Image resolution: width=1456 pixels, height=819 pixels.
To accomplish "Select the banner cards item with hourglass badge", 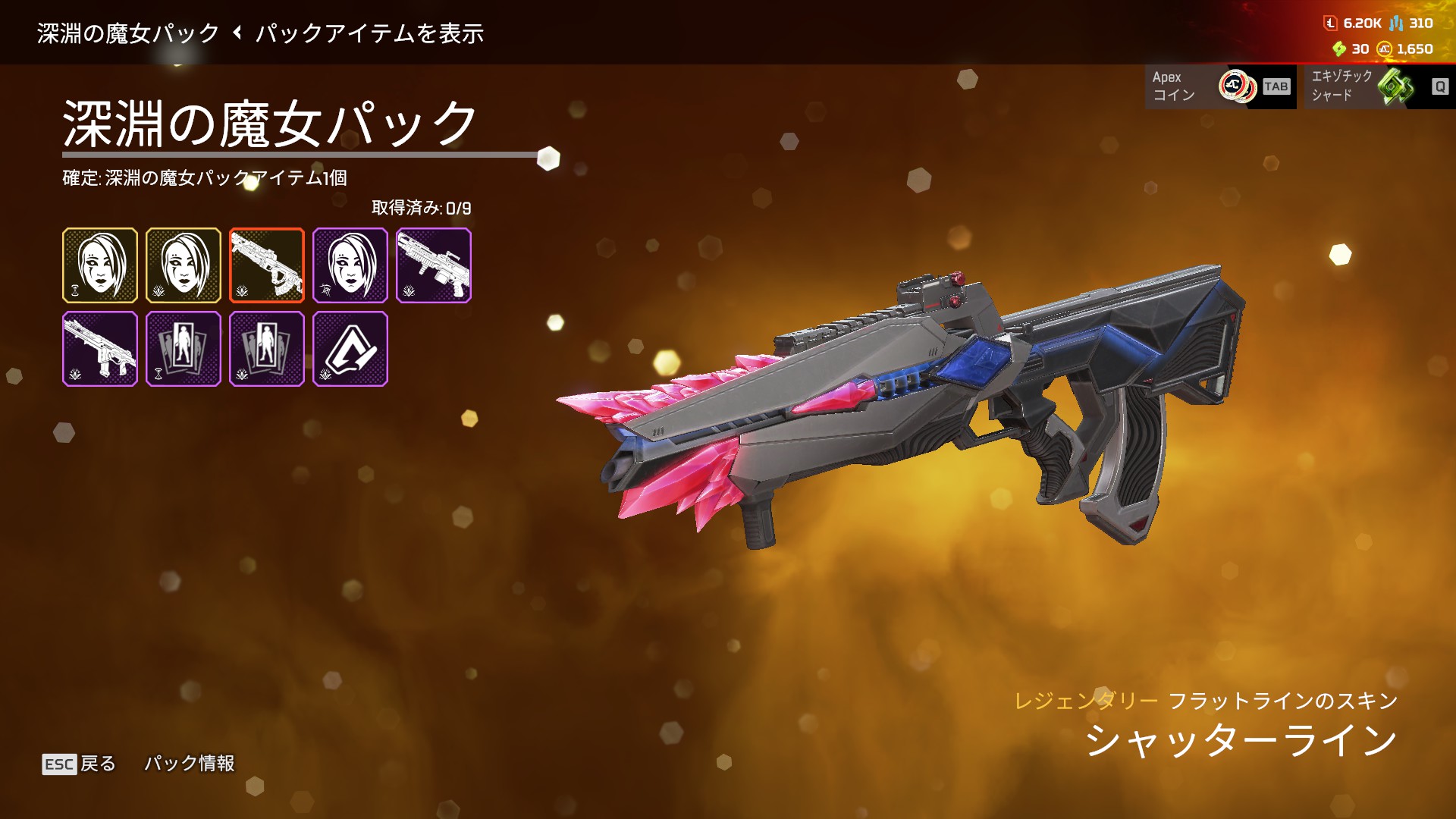I will tap(184, 349).
